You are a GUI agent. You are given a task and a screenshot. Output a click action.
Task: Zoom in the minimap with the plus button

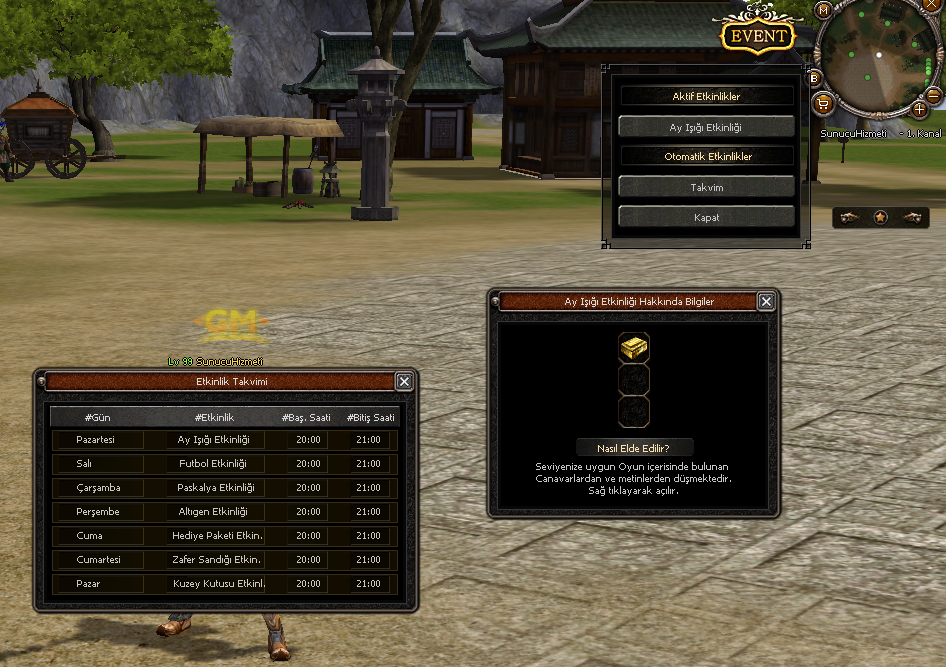(920, 108)
